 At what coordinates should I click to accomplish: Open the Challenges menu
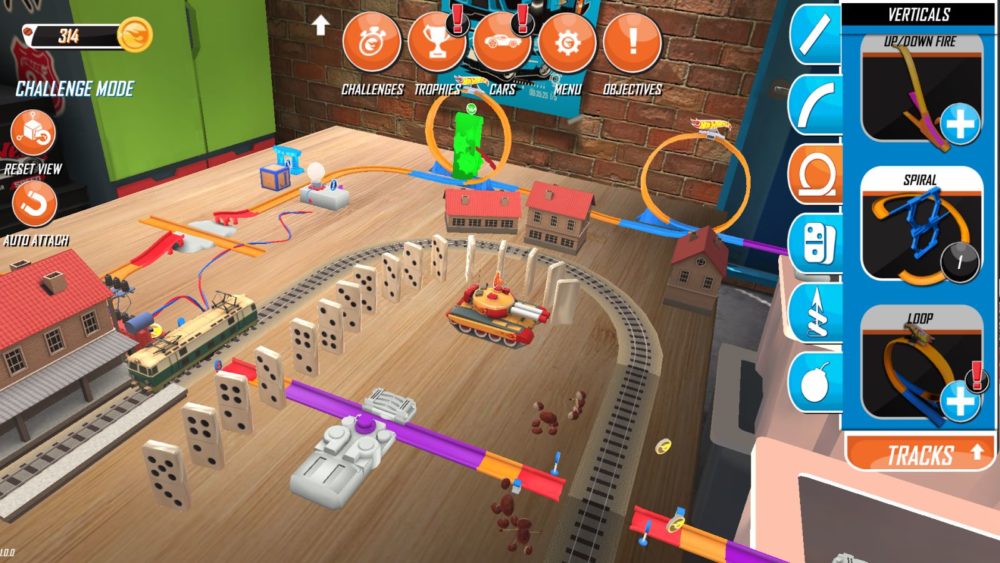coord(372,43)
